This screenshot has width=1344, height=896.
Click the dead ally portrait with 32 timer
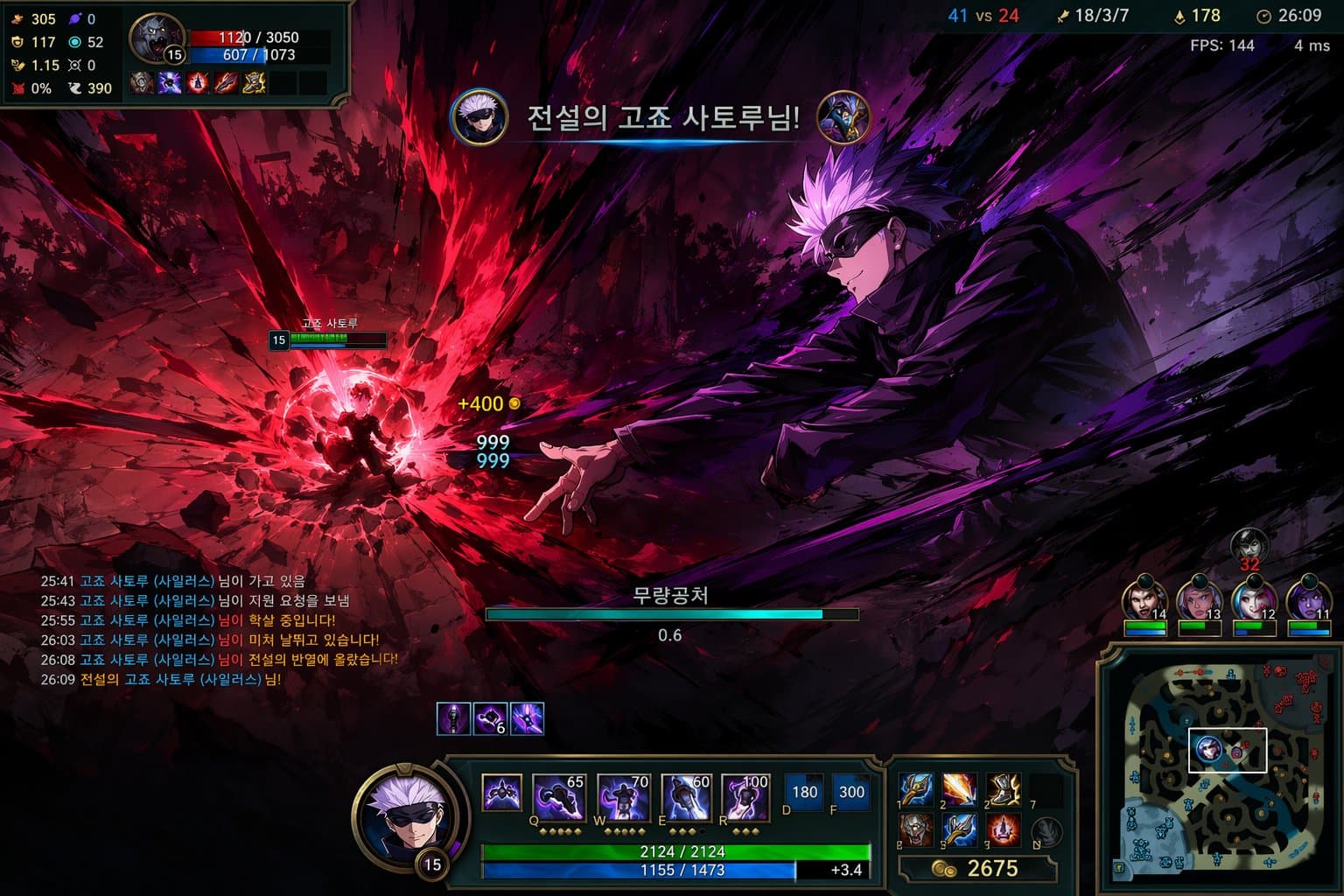tap(1249, 546)
